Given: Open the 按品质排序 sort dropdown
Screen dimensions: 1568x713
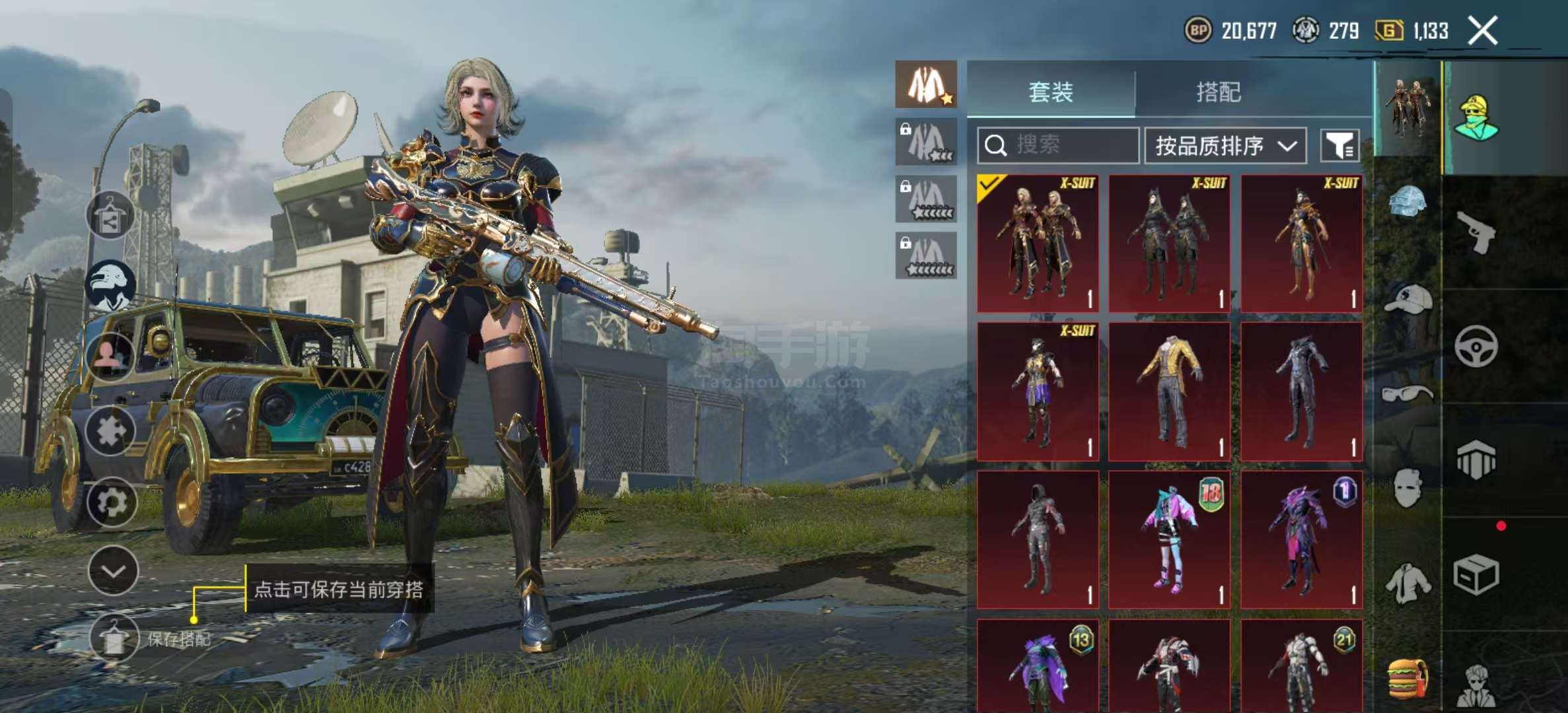Looking at the screenshot, I should pyautogui.click(x=1225, y=145).
